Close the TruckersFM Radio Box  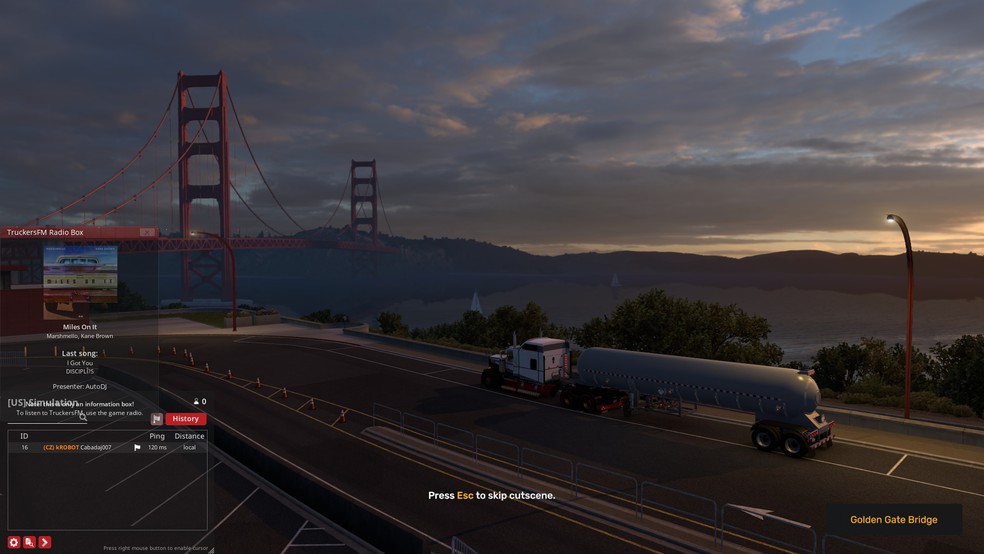[x=147, y=232]
